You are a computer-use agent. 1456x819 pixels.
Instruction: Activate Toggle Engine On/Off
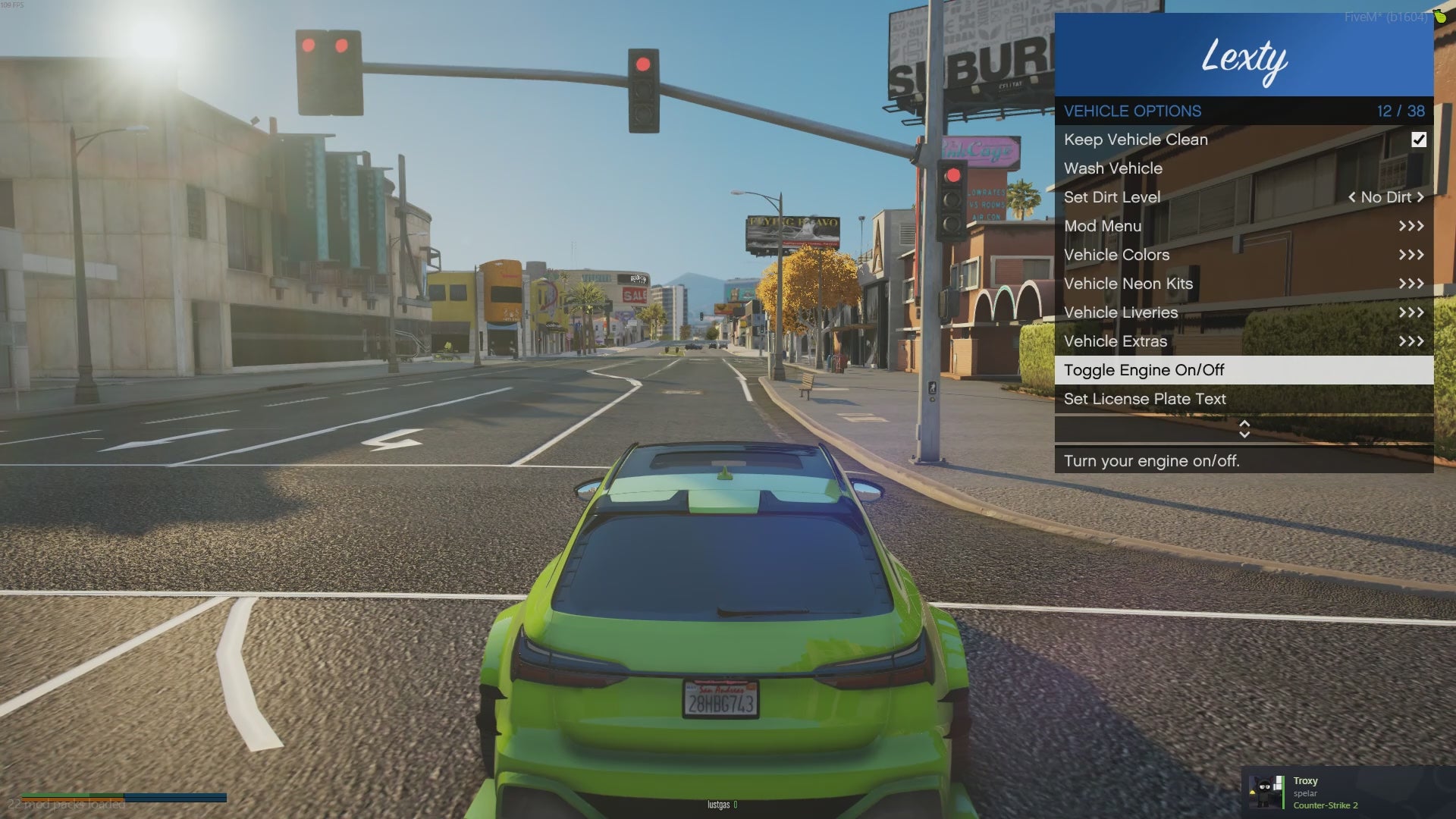[1244, 370]
